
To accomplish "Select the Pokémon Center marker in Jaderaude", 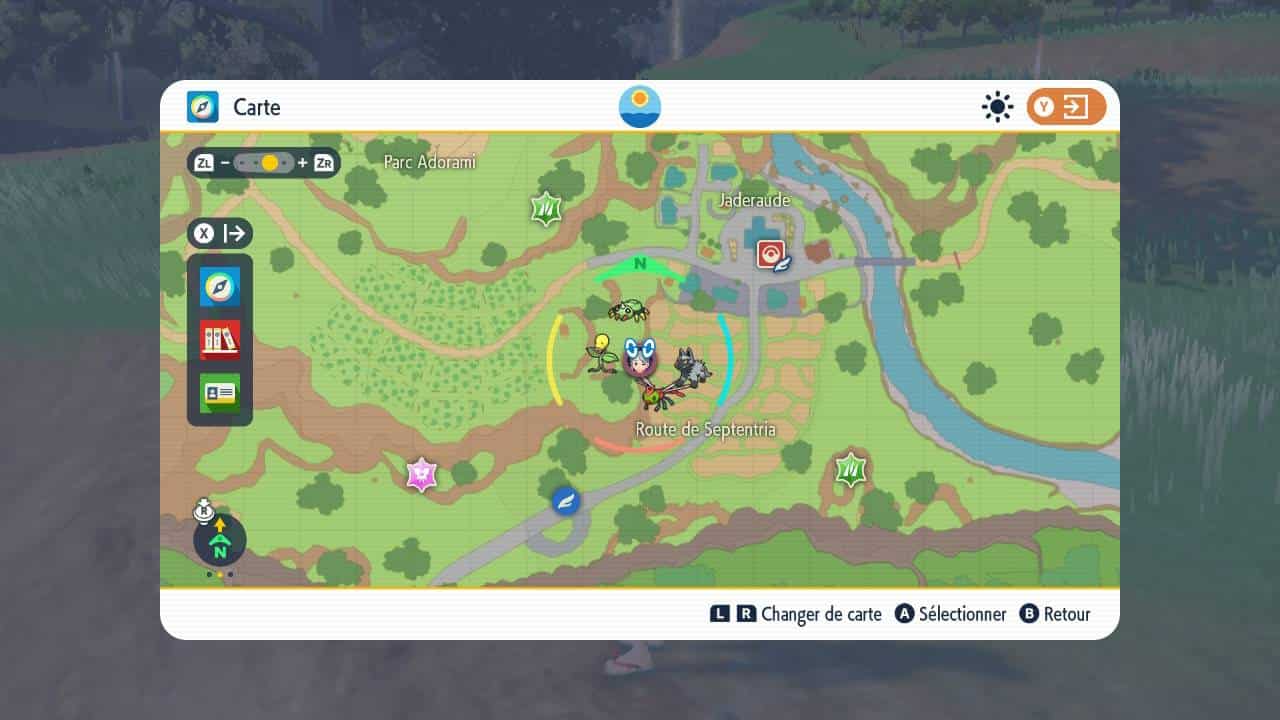I will (773, 255).
